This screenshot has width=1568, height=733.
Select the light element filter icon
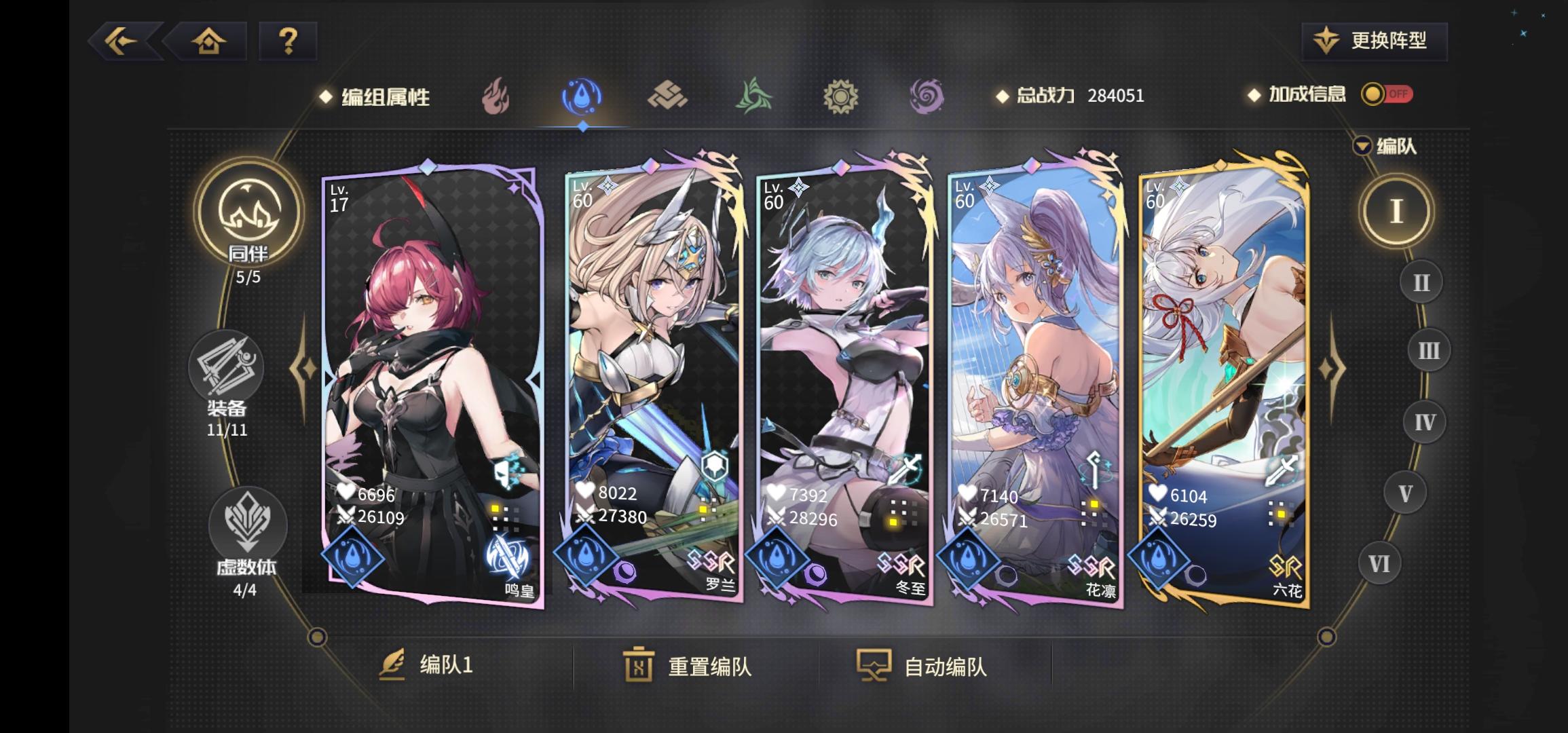[x=842, y=96]
